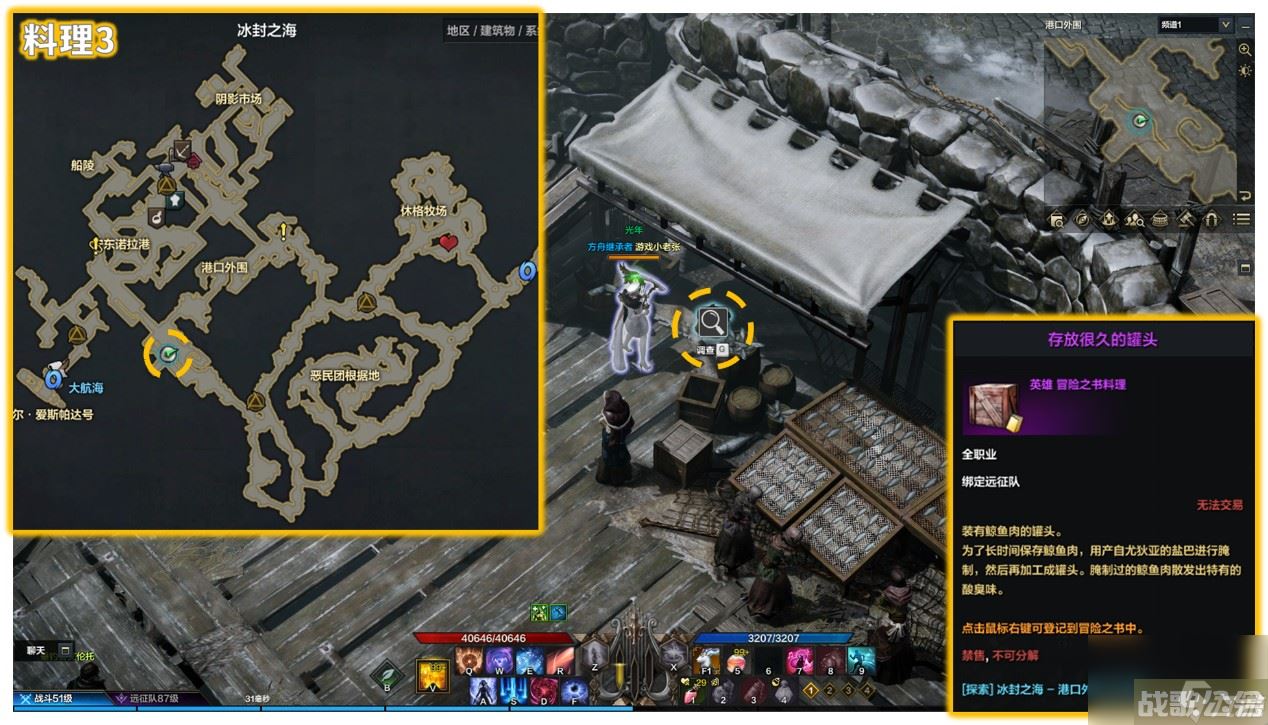The width and height of the screenshot is (1268, 725).
Task: Open the channel 频道1 dropdown
Action: coord(1195,24)
